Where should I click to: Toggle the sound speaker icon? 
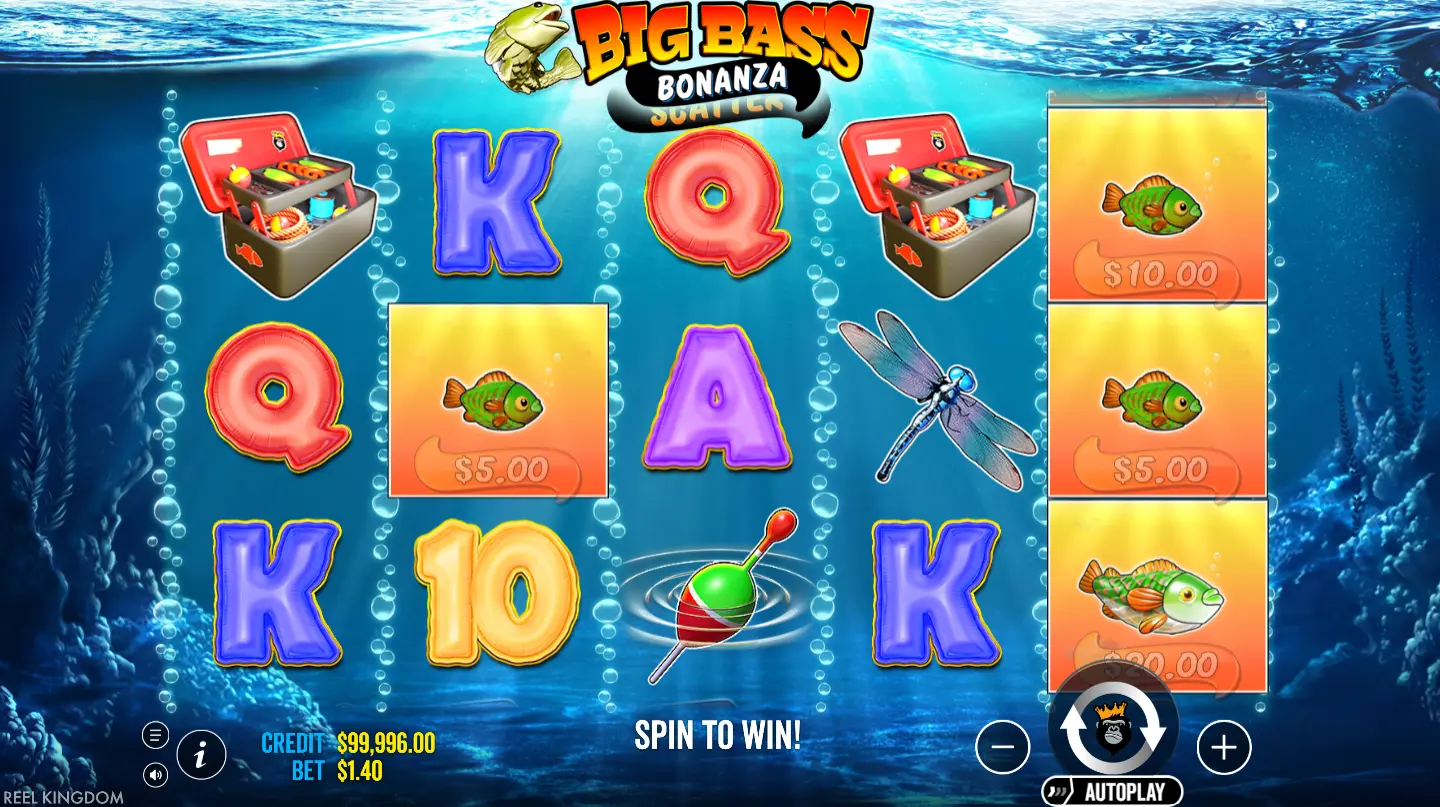[x=155, y=773]
